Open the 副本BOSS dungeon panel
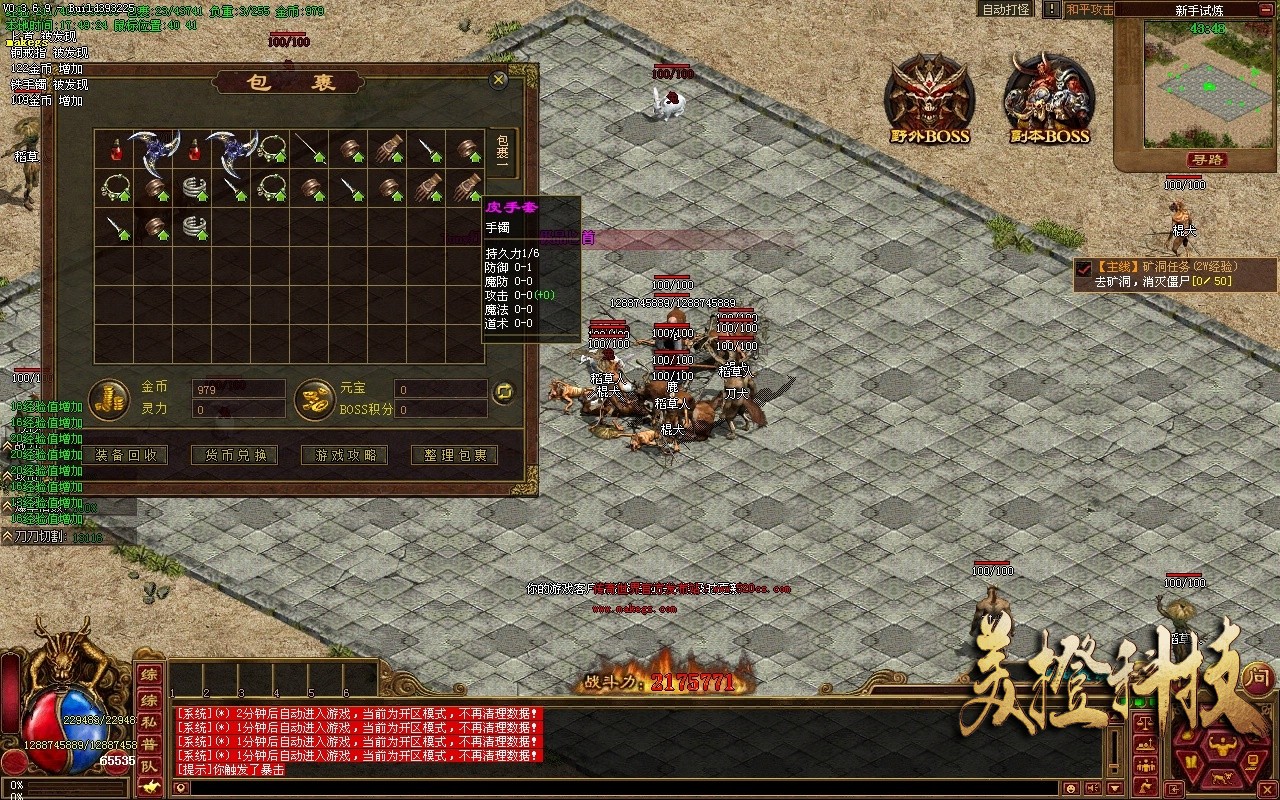 coord(1048,98)
